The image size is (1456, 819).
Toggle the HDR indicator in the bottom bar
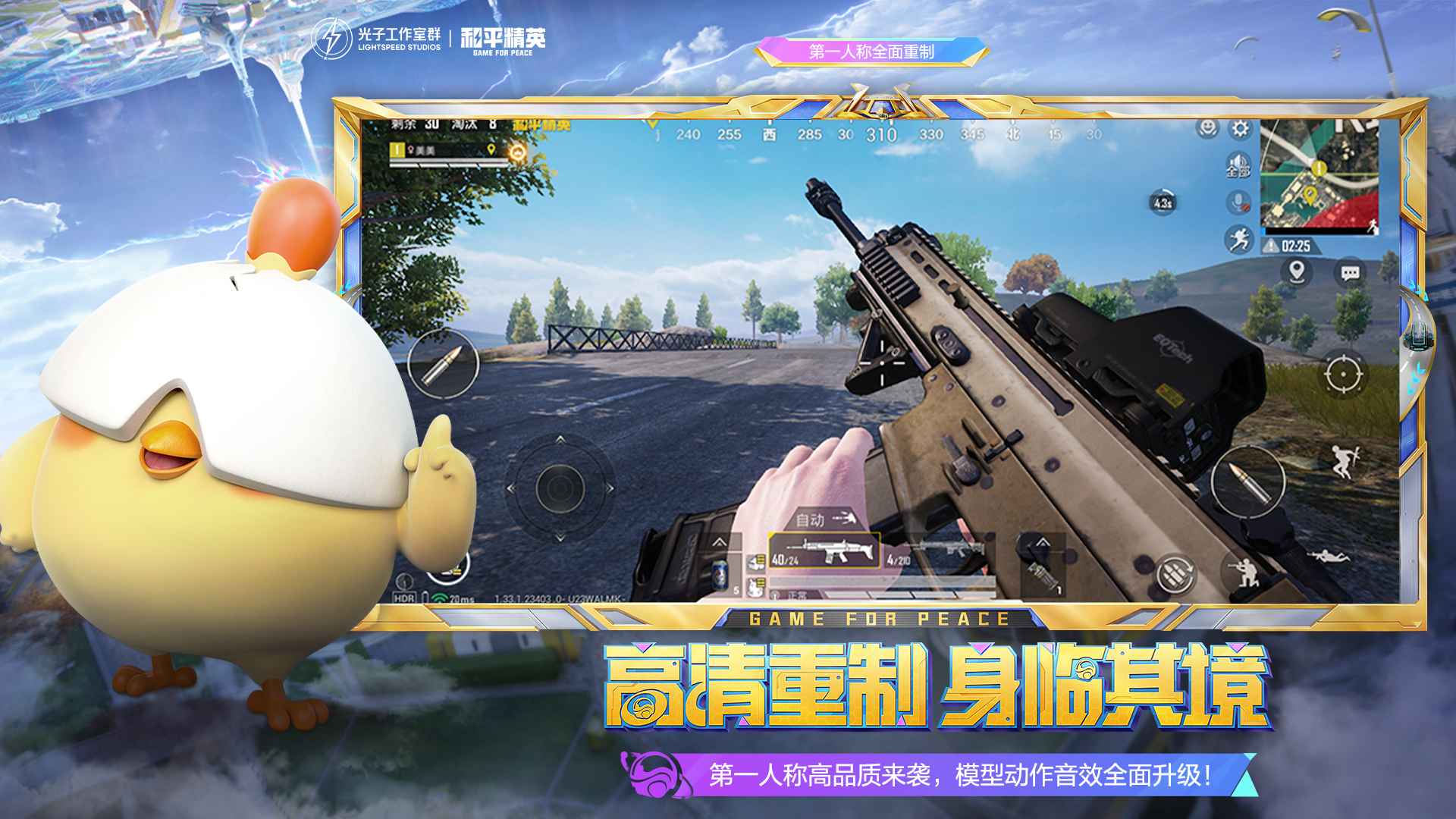tap(406, 598)
